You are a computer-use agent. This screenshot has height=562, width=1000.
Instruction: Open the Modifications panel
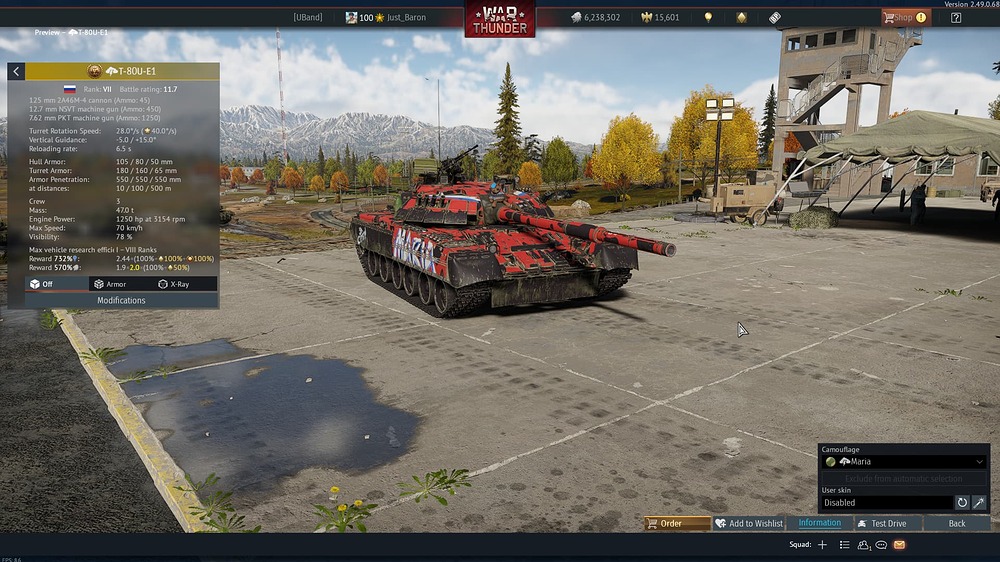point(121,300)
